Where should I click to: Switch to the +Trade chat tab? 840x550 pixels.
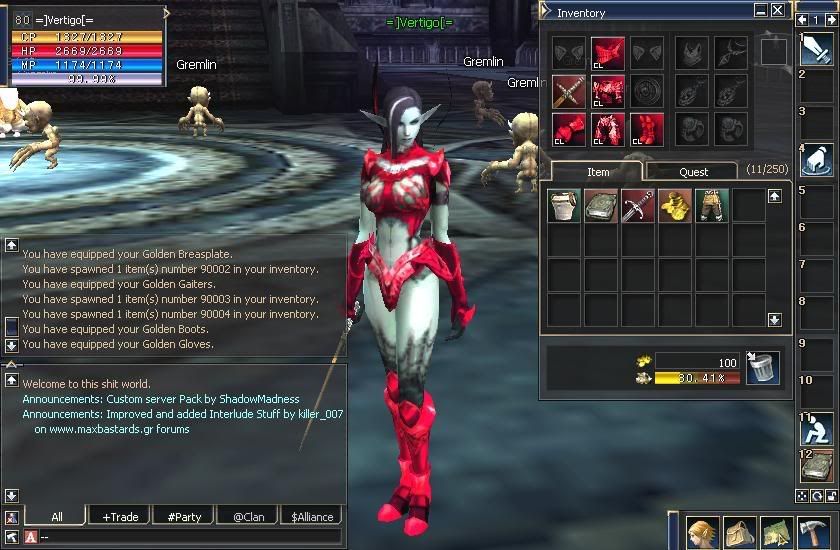(119, 517)
